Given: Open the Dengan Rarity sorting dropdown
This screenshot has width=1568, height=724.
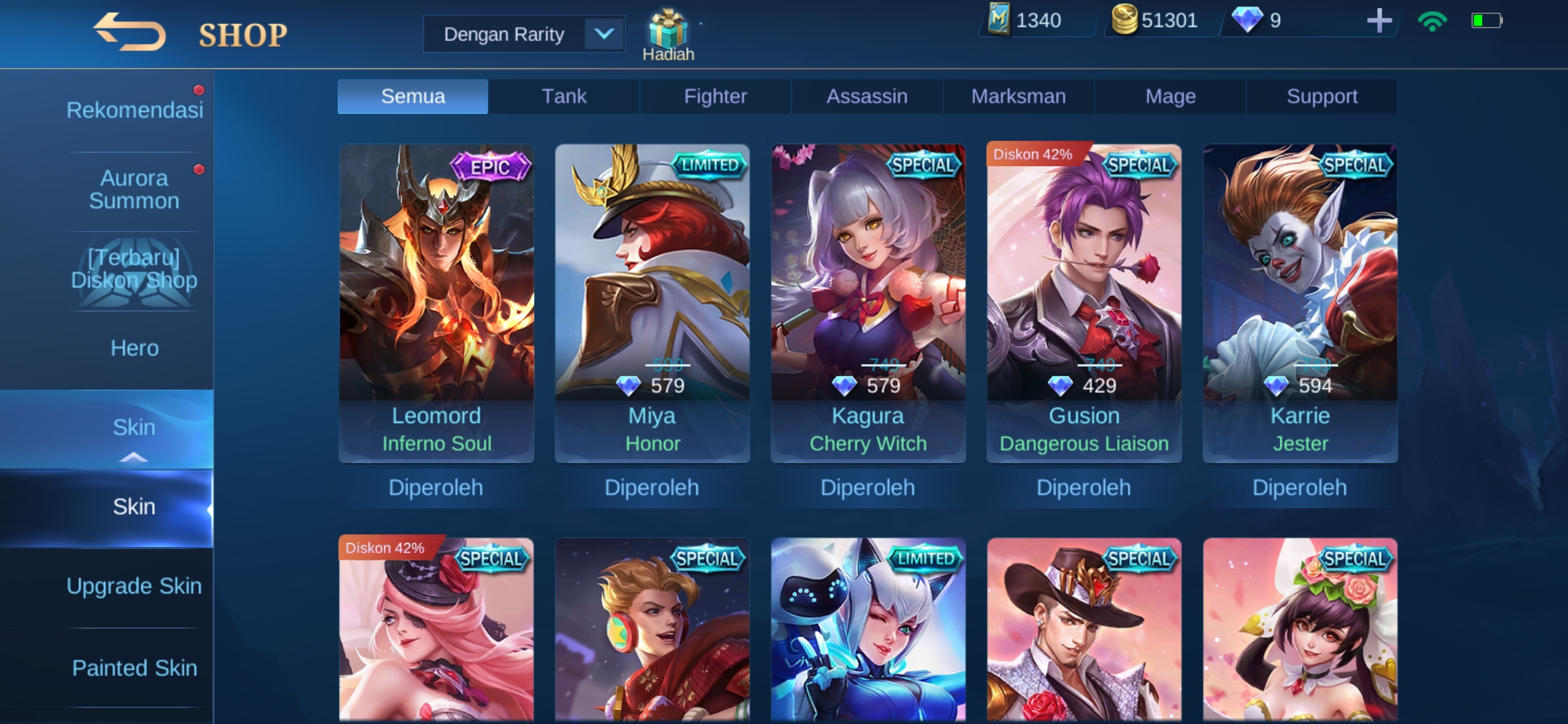Looking at the screenshot, I should 523,34.
